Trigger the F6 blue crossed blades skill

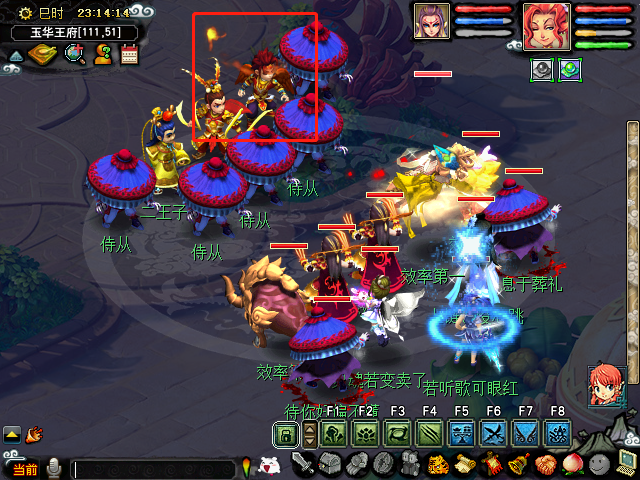[x=493, y=434]
